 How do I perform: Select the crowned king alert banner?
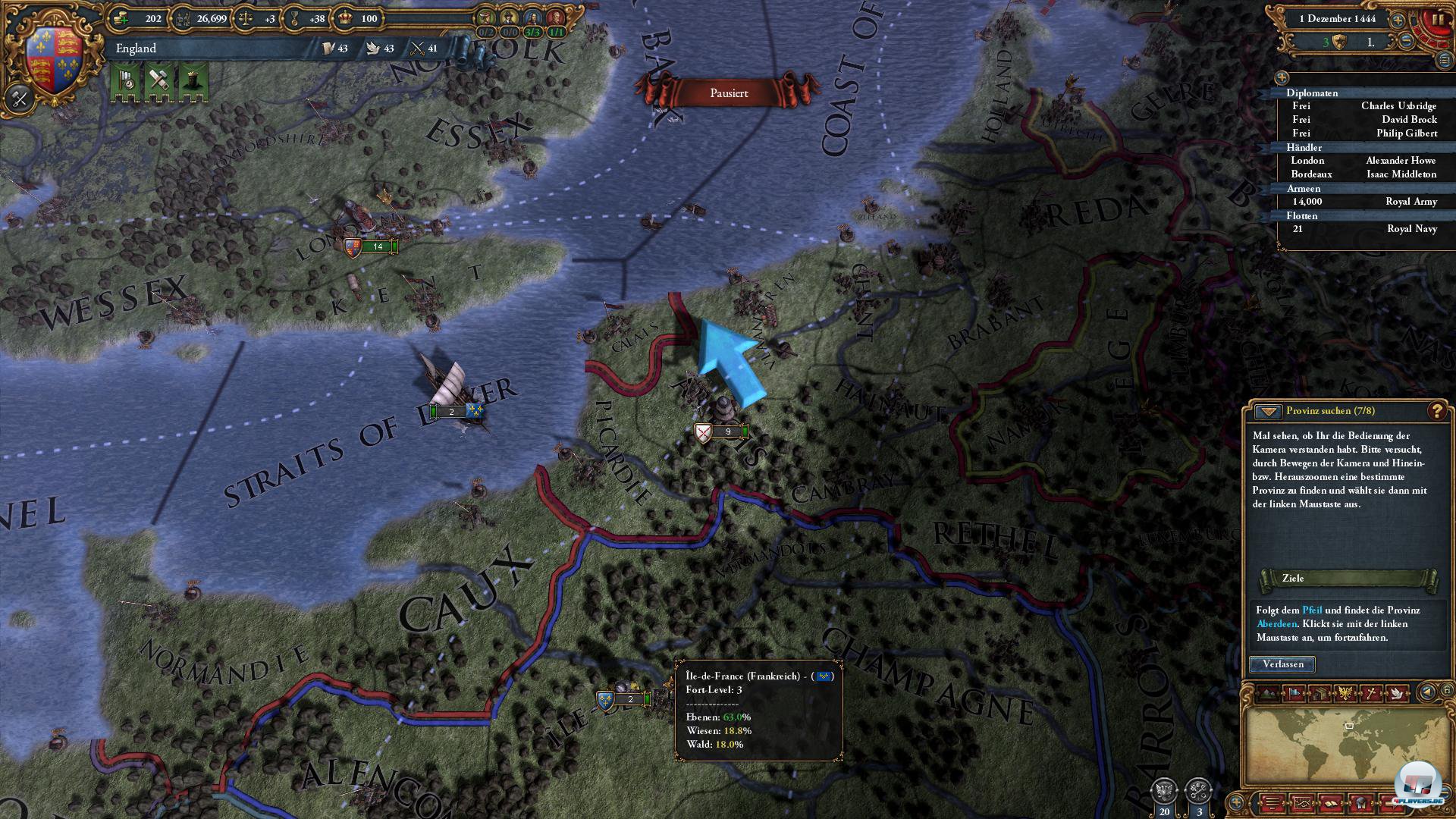[193, 80]
